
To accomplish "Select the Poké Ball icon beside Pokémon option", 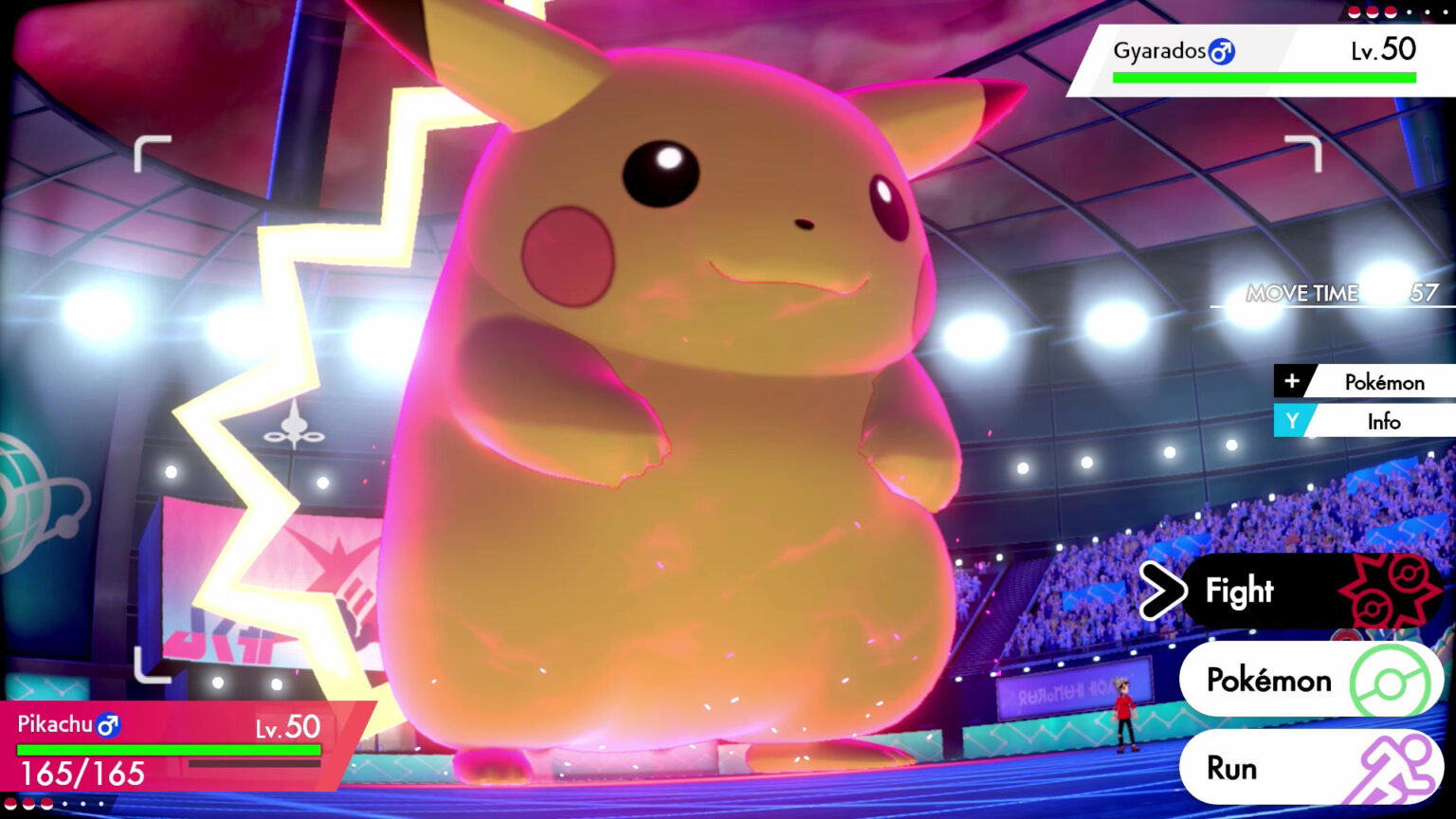I will [x=1390, y=680].
